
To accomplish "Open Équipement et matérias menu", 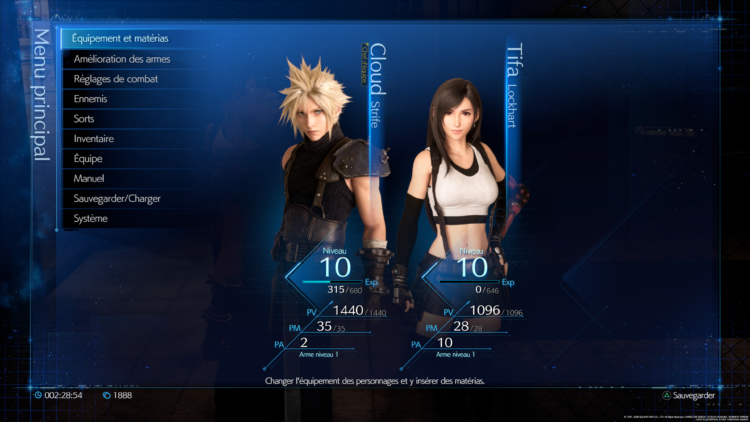I will (x=120, y=39).
